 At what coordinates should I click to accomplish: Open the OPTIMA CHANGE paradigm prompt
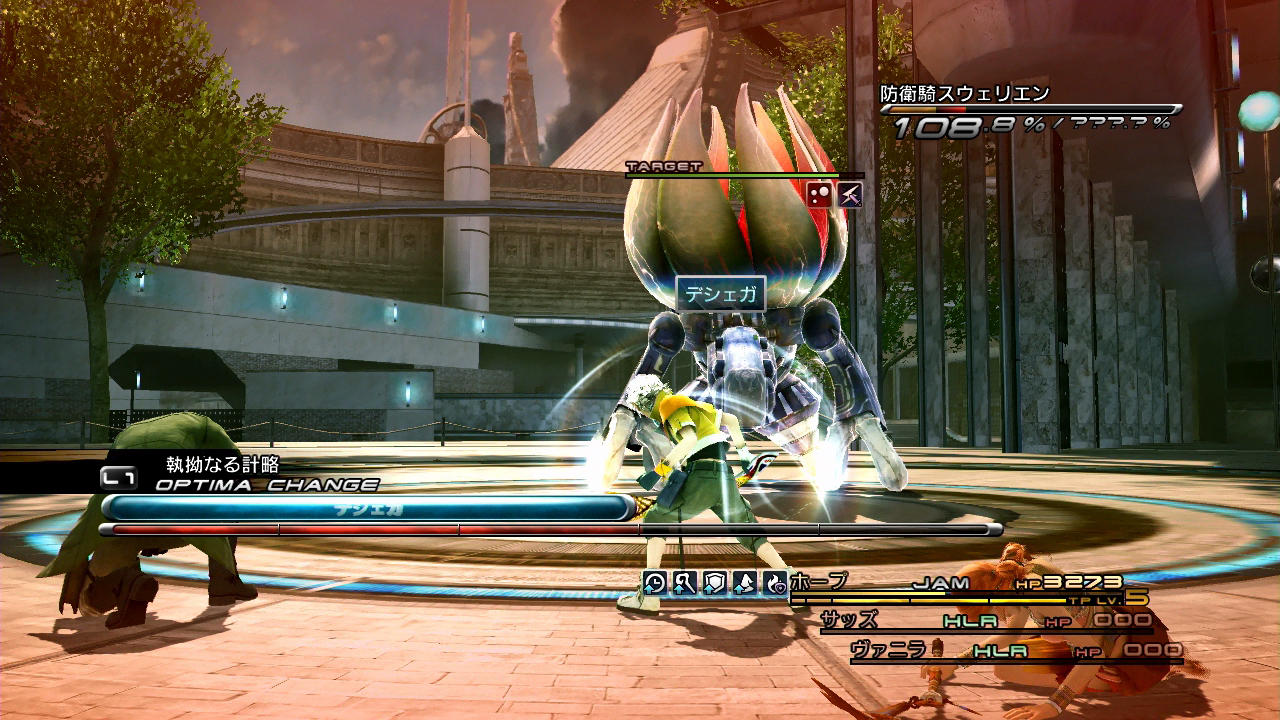click(266, 485)
